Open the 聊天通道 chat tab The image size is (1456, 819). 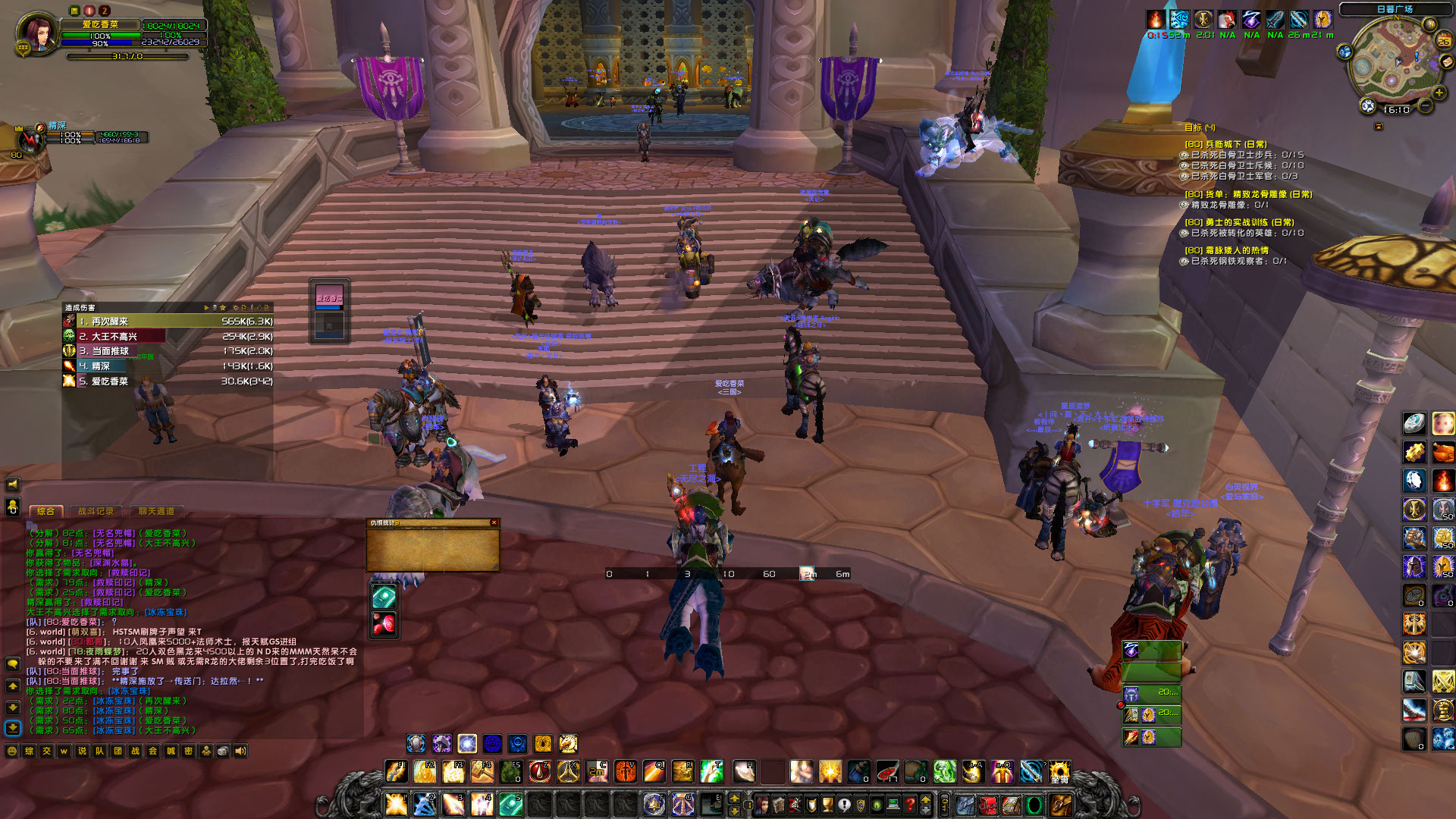tap(156, 512)
